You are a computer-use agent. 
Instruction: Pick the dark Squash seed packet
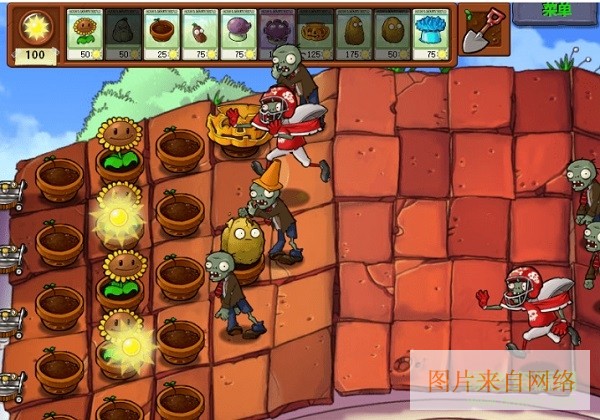[x=124, y=32]
